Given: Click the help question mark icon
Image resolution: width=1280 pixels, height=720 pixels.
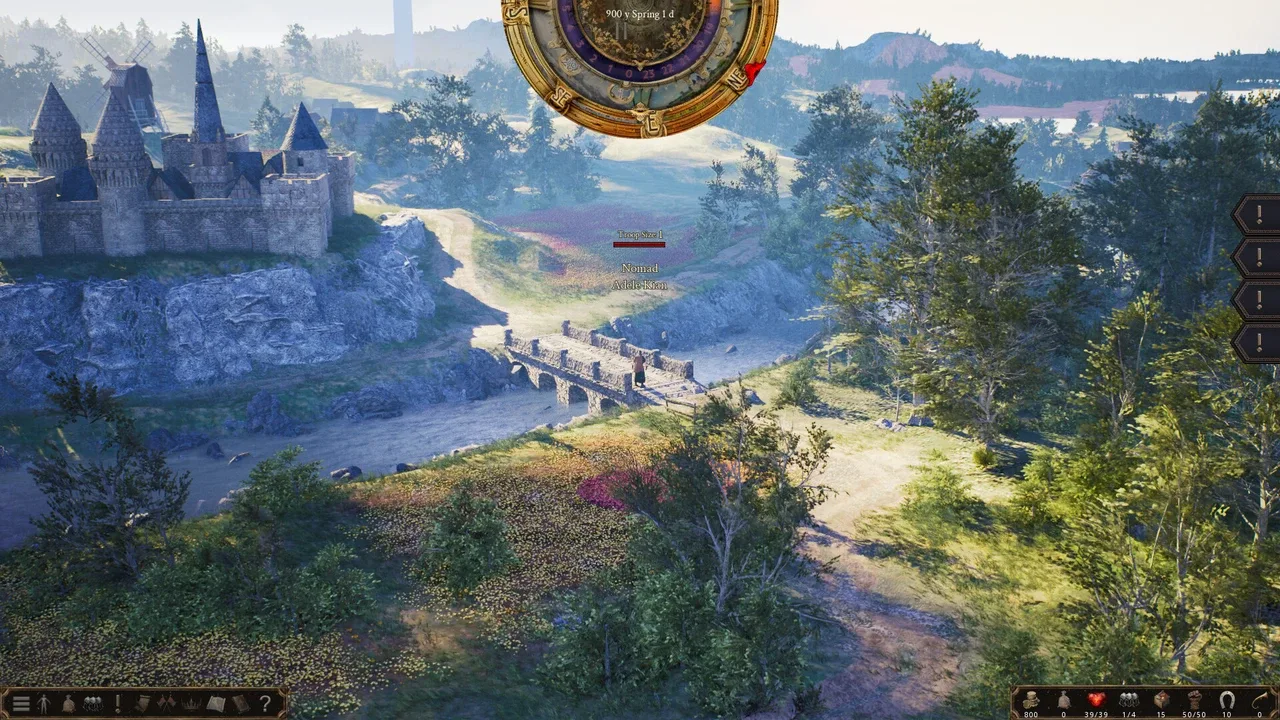Looking at the screenshot, I should click(x=265, y=702).
